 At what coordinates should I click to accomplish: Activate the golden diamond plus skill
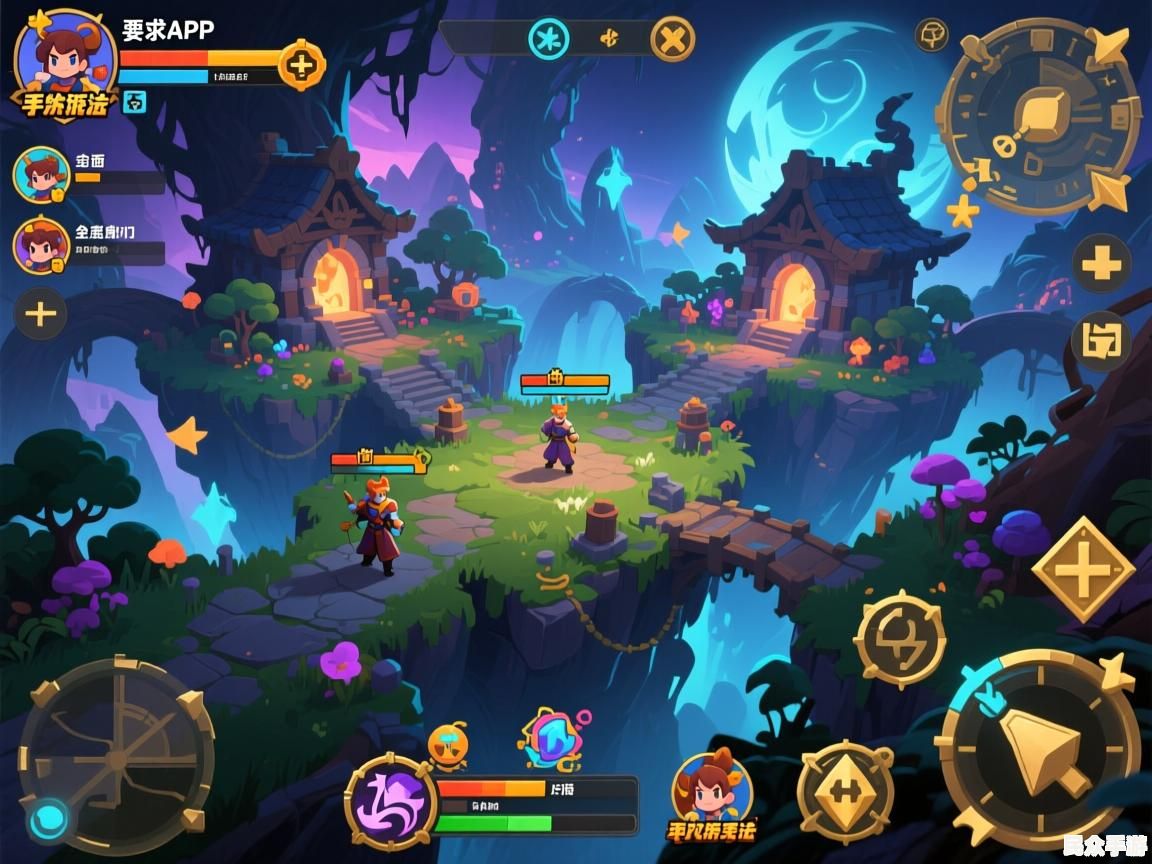coord(1083,570)
